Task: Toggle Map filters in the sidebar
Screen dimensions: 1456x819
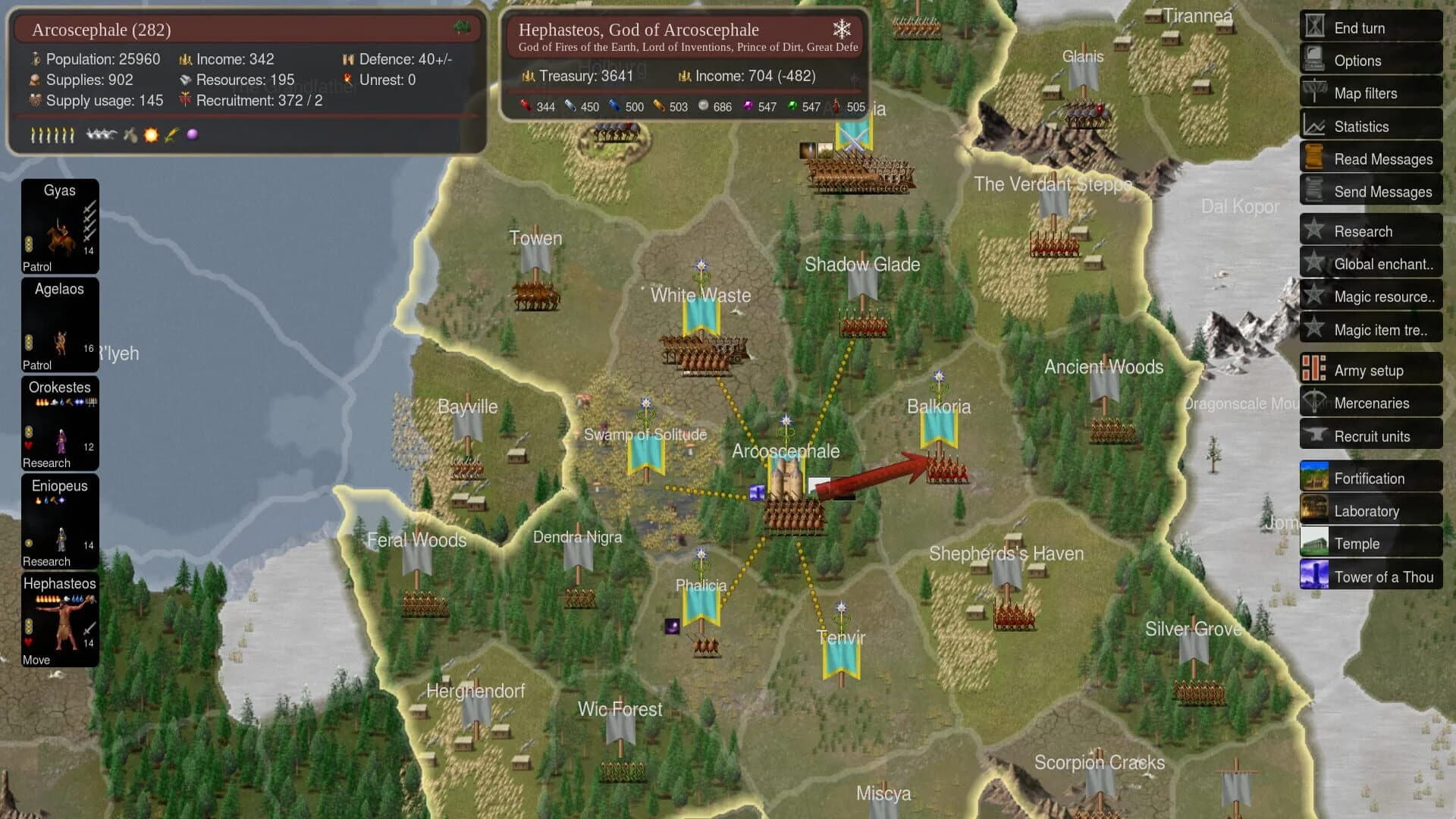Action: coord(1313,93)
